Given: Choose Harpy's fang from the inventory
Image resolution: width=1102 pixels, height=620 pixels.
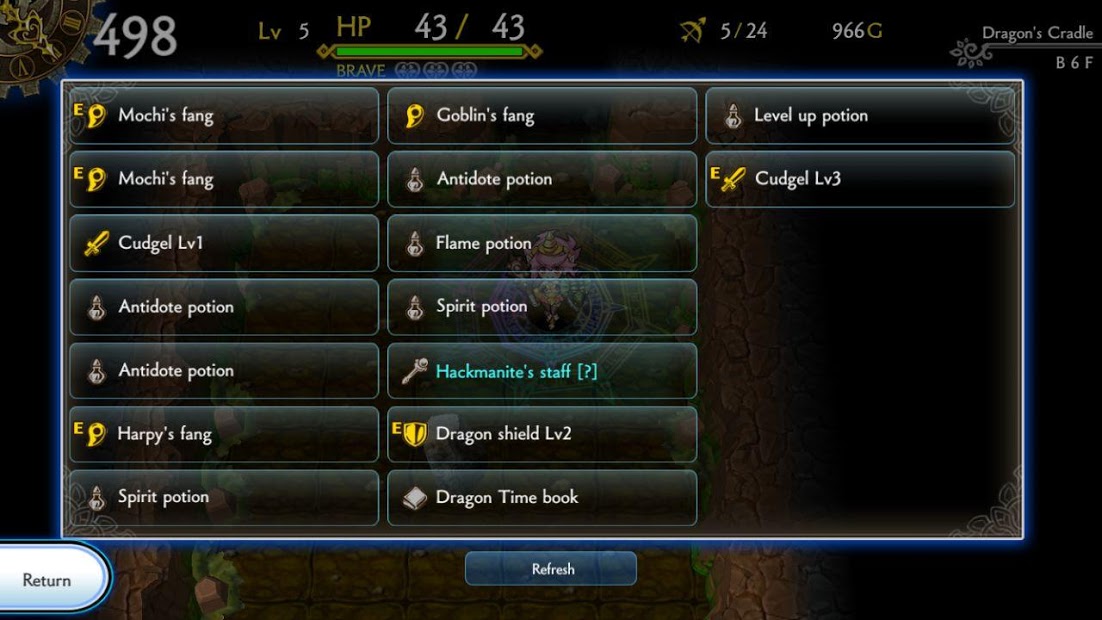Looking at the screenshot, I should [224, 434].
